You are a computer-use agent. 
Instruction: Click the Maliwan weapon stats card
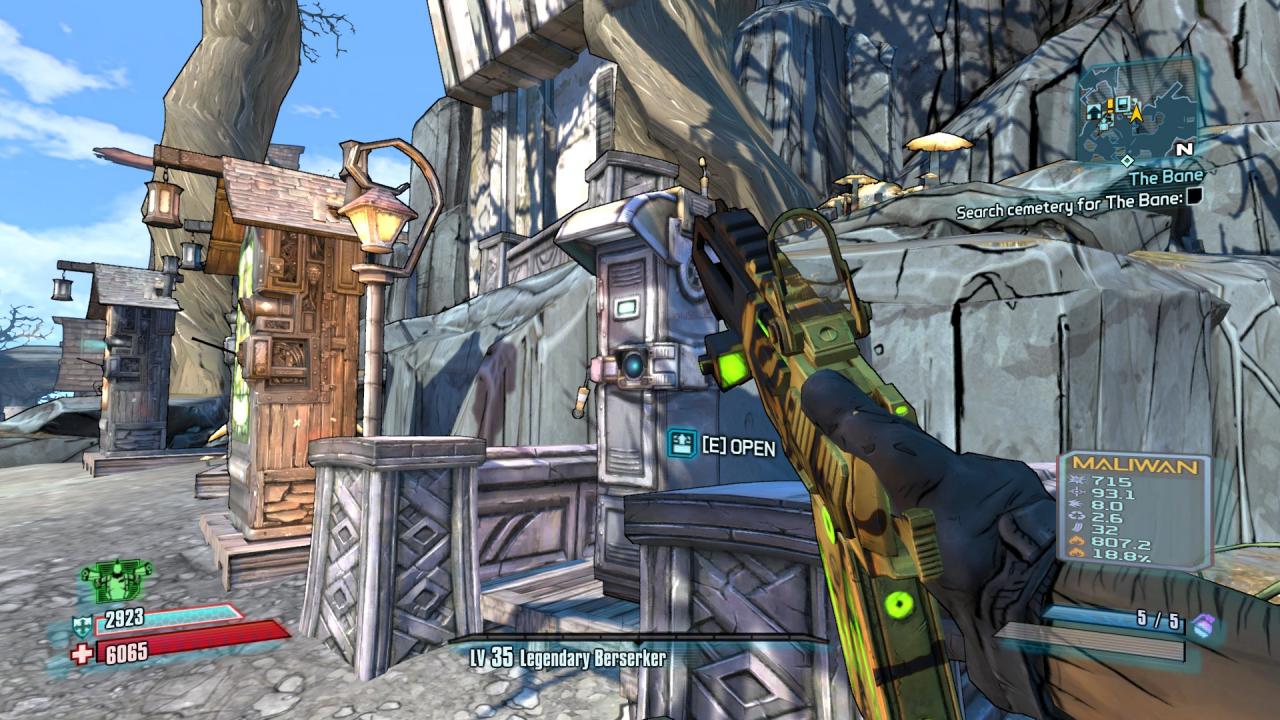pos(1134,511)
